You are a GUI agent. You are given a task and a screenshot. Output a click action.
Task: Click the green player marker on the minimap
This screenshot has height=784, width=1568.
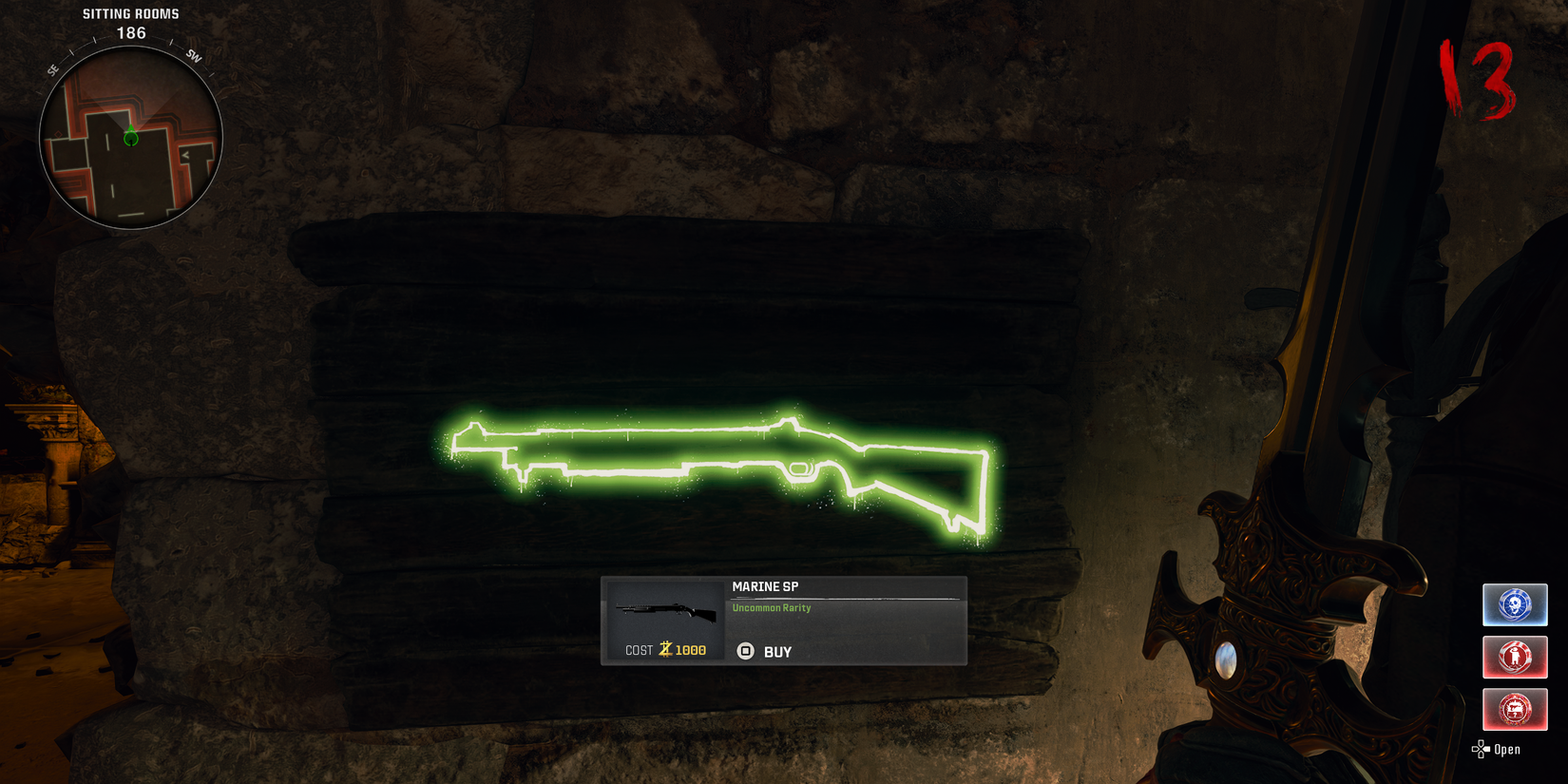point(131,138)
